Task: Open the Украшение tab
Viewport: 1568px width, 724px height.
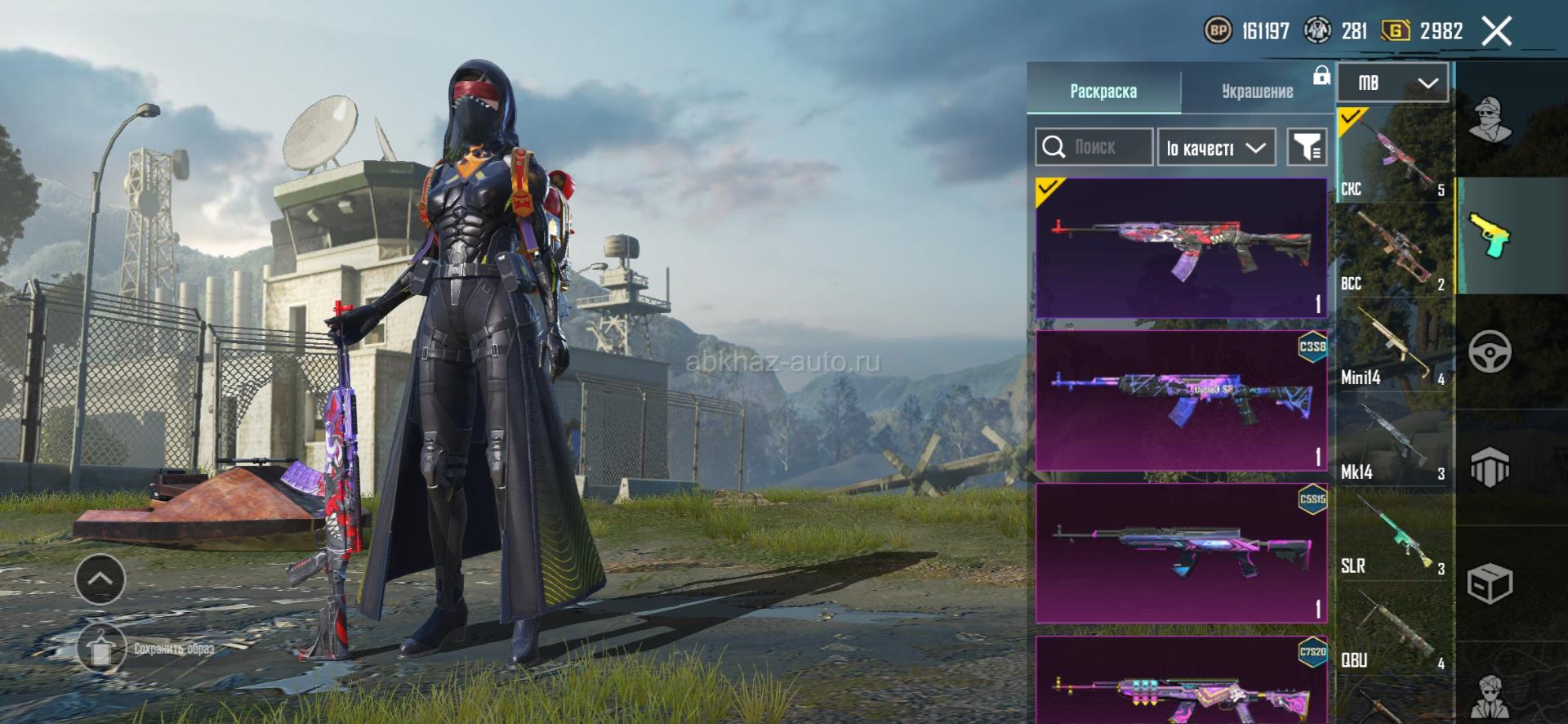Action: [1257, 91]
